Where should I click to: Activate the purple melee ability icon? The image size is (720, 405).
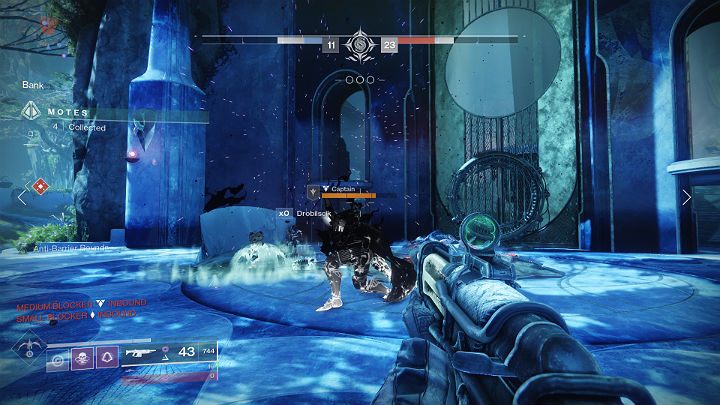pos(107,357)
